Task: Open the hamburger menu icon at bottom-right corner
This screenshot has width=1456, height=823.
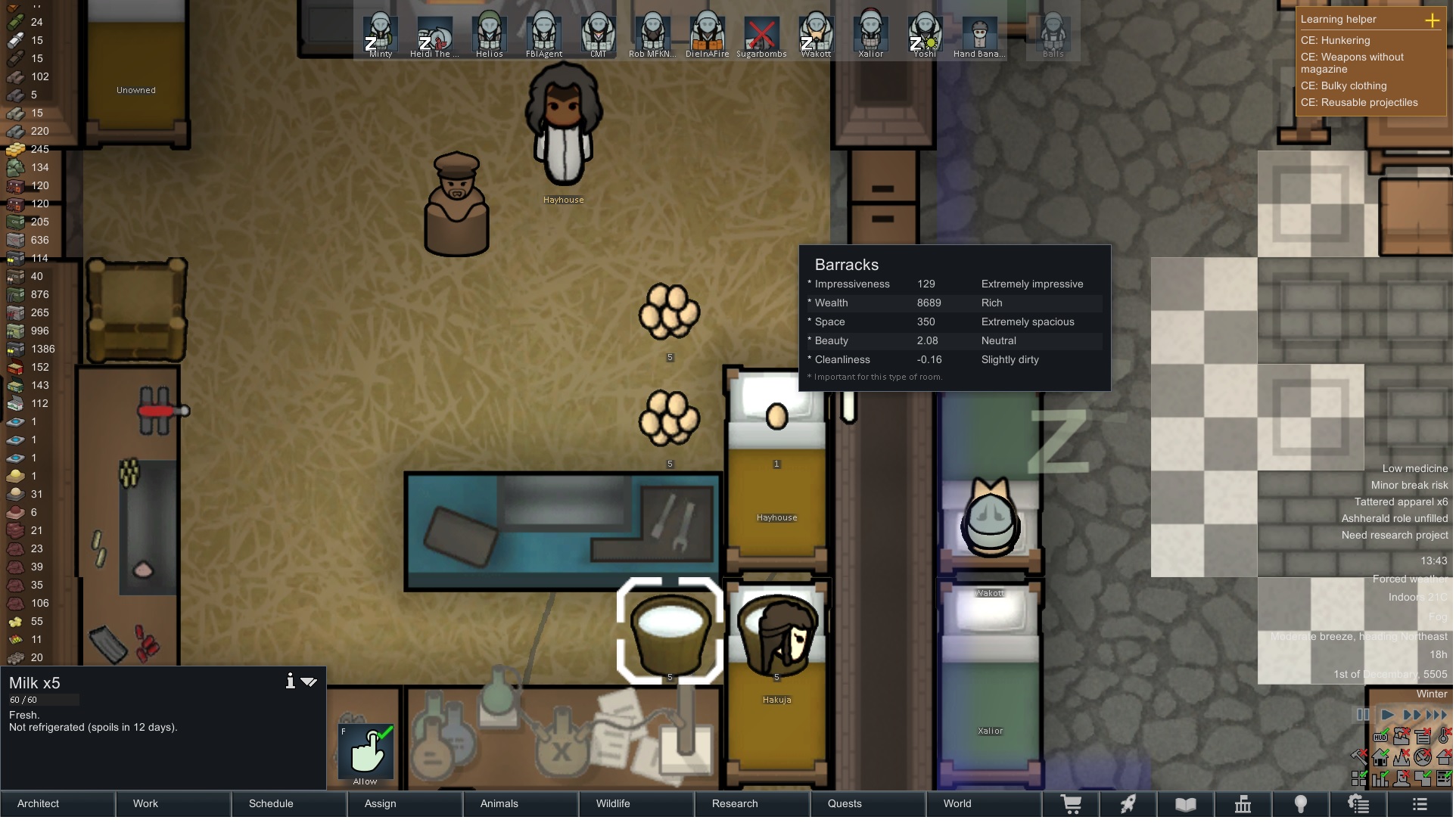Action: (x=1421, y=804)
